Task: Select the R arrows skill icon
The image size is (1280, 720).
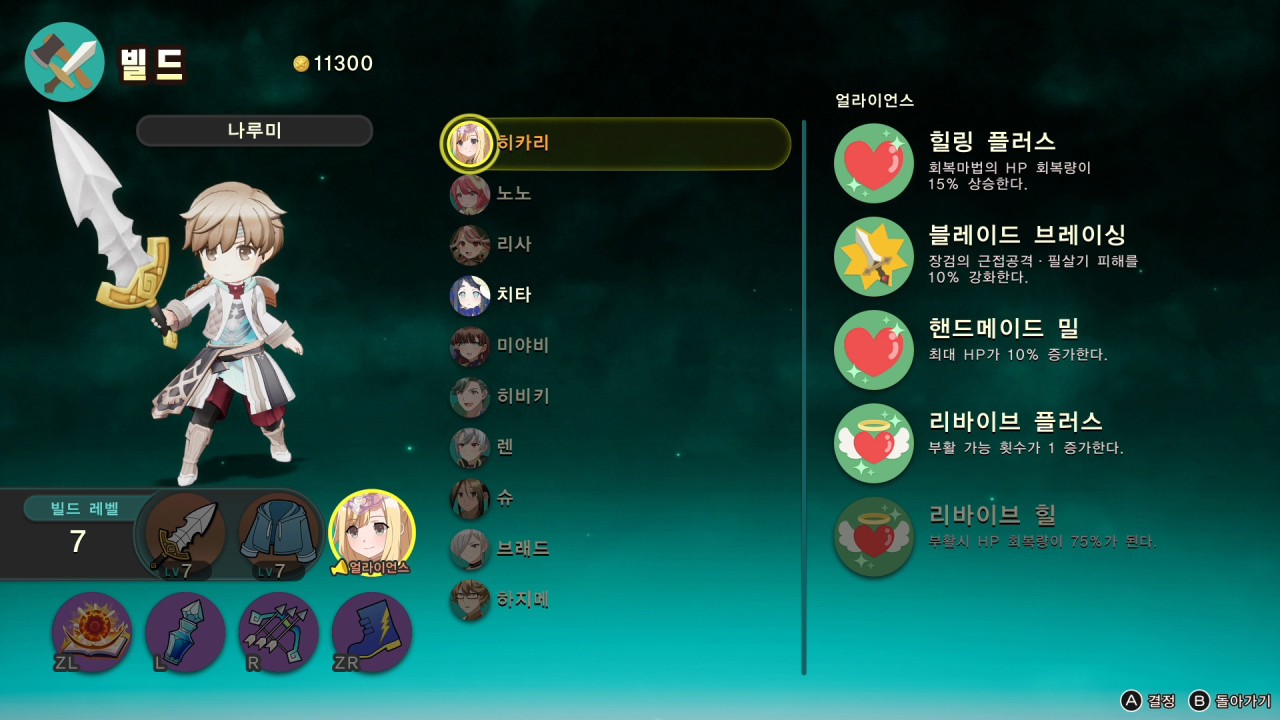Action: 277,633
